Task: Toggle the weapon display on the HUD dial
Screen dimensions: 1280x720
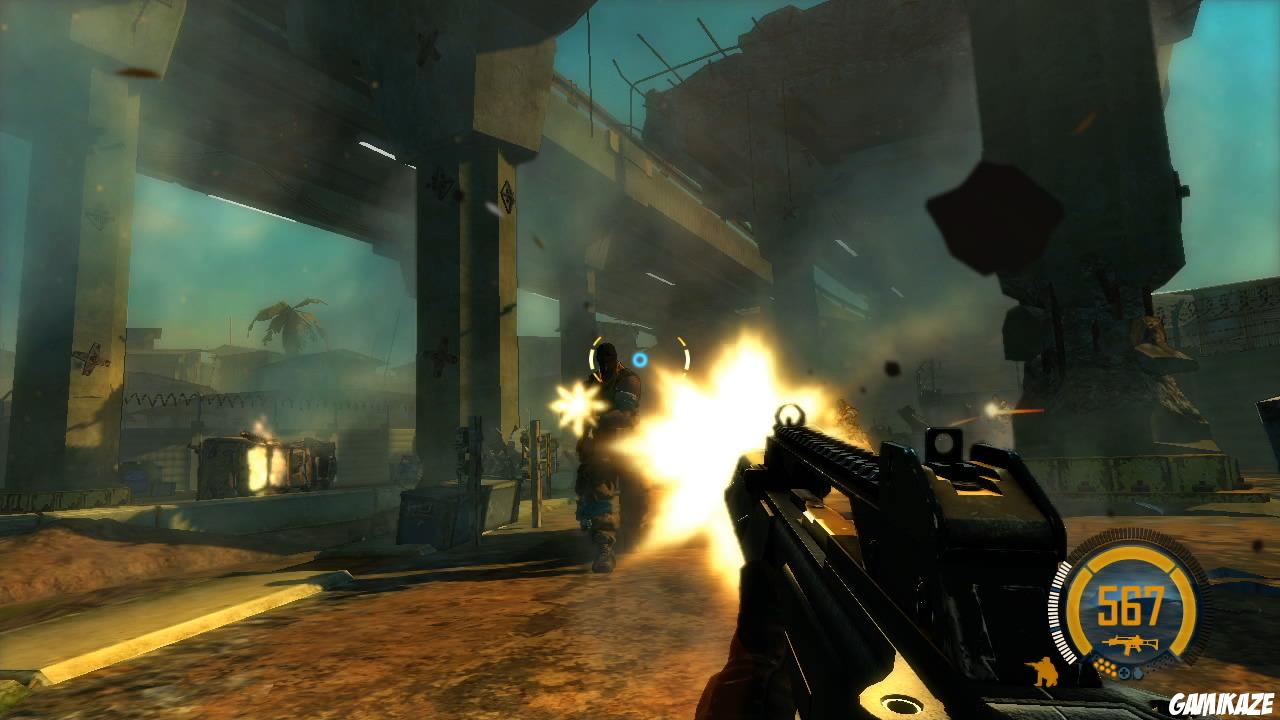Action: click(1131, 642)
